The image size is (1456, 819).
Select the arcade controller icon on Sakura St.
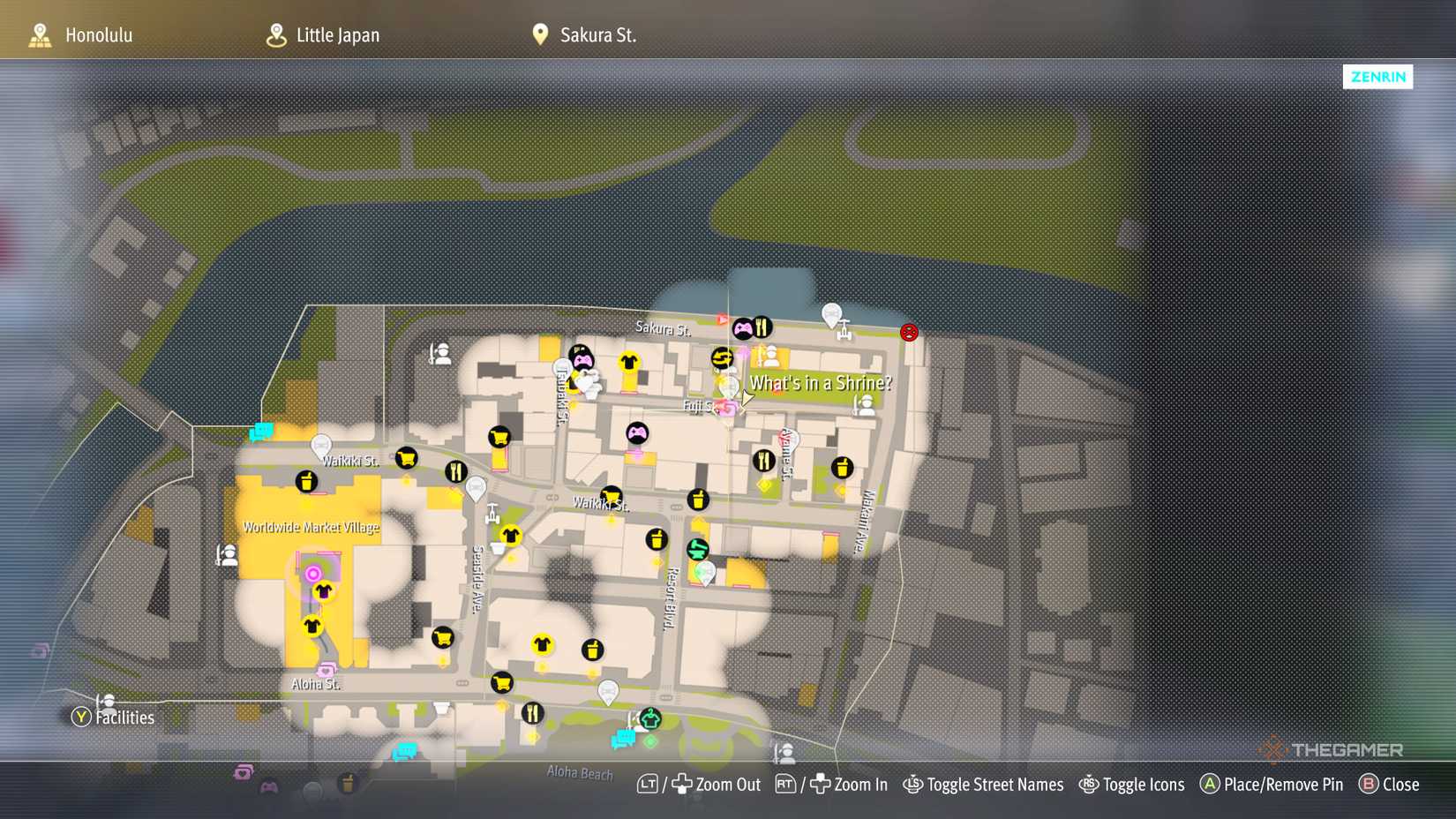(743, 329)
